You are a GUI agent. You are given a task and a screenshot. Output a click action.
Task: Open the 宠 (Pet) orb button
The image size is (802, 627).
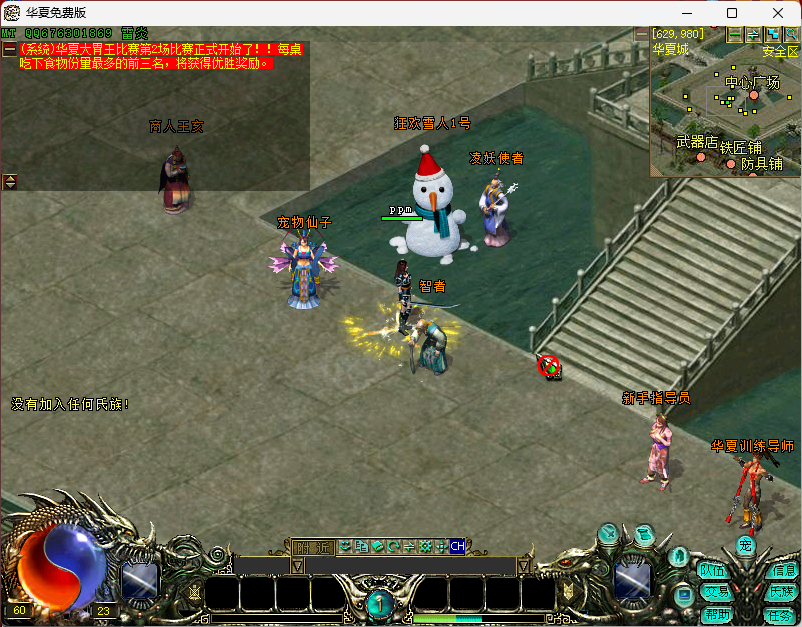coord(745,545)
